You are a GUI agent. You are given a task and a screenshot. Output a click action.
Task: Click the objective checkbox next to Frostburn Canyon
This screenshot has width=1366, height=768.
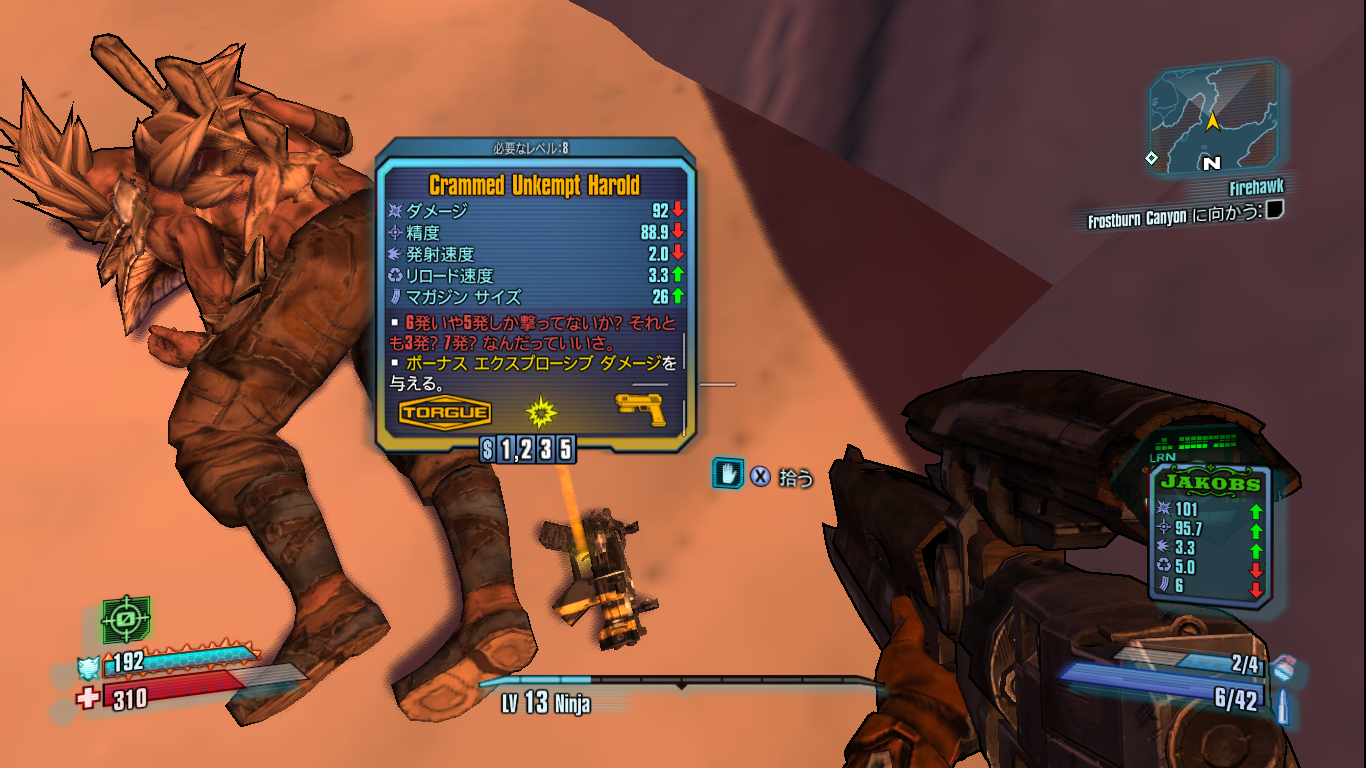pos(1275,210)
